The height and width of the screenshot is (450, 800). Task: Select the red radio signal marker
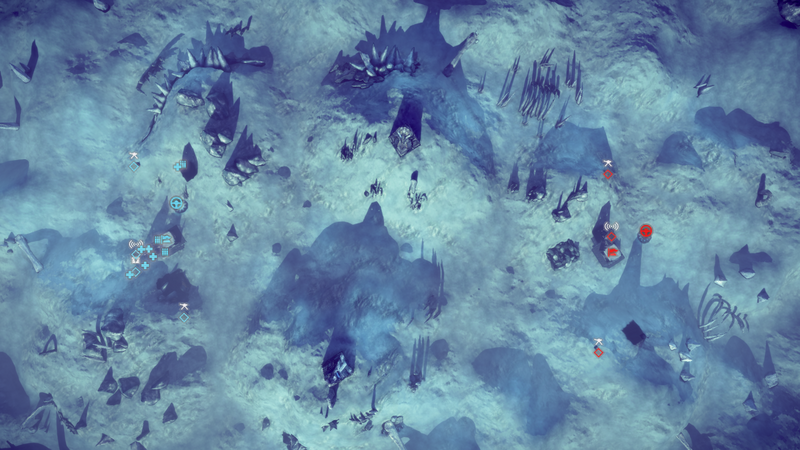coord(611,229)
